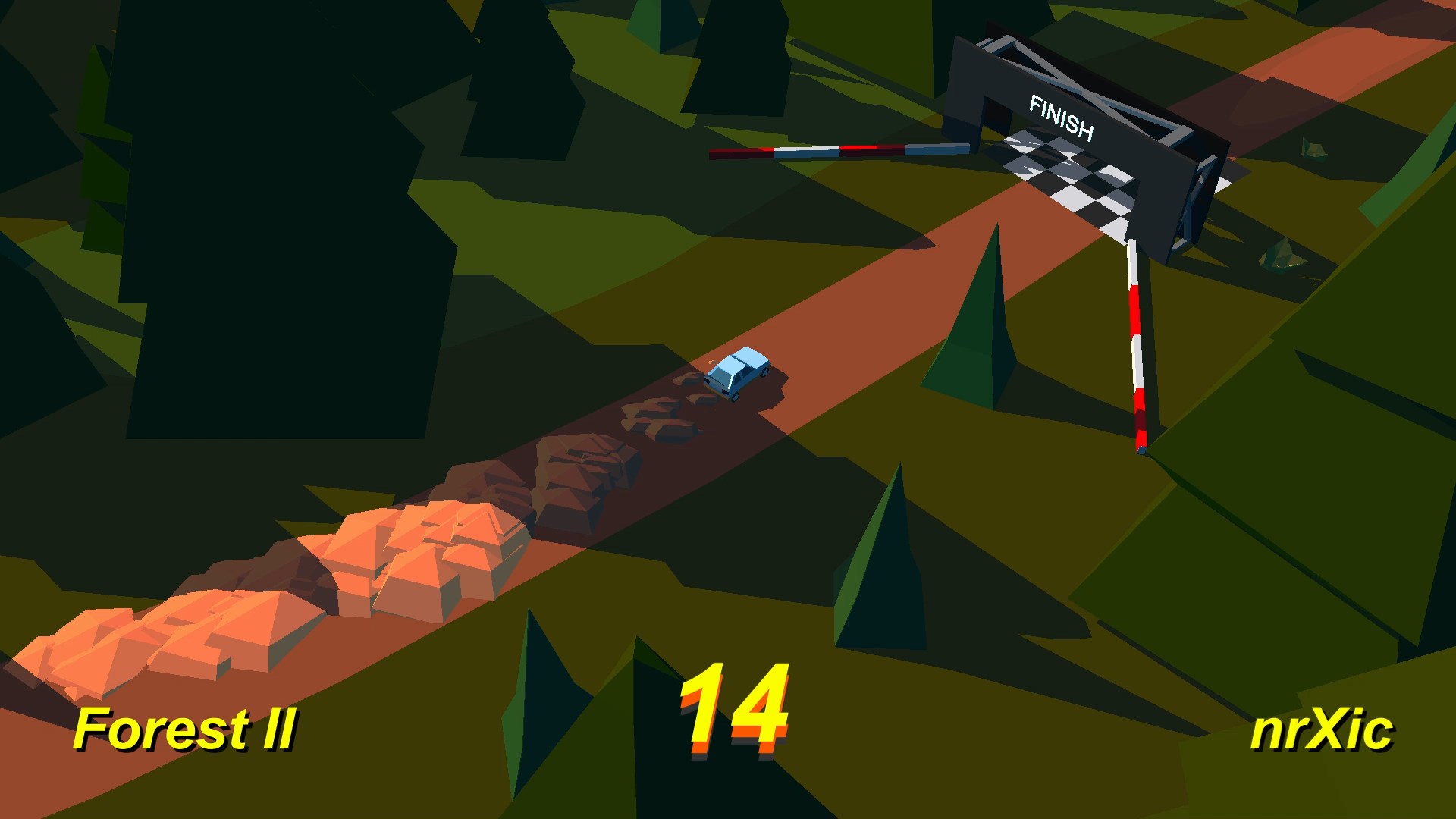The height and width of the screenshot is (819, 1456).
Task: Click the horizontal barrier pole near the gate
Action: pos(834,149)
